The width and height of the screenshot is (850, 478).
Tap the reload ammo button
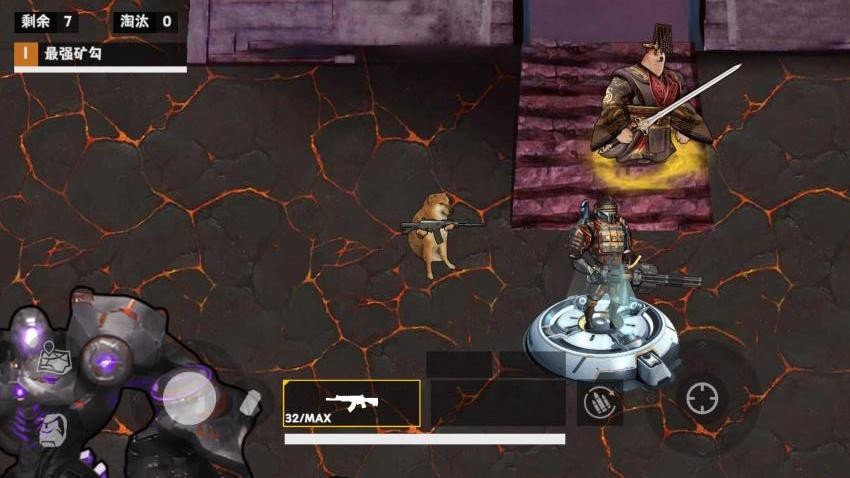pos(601,404)
